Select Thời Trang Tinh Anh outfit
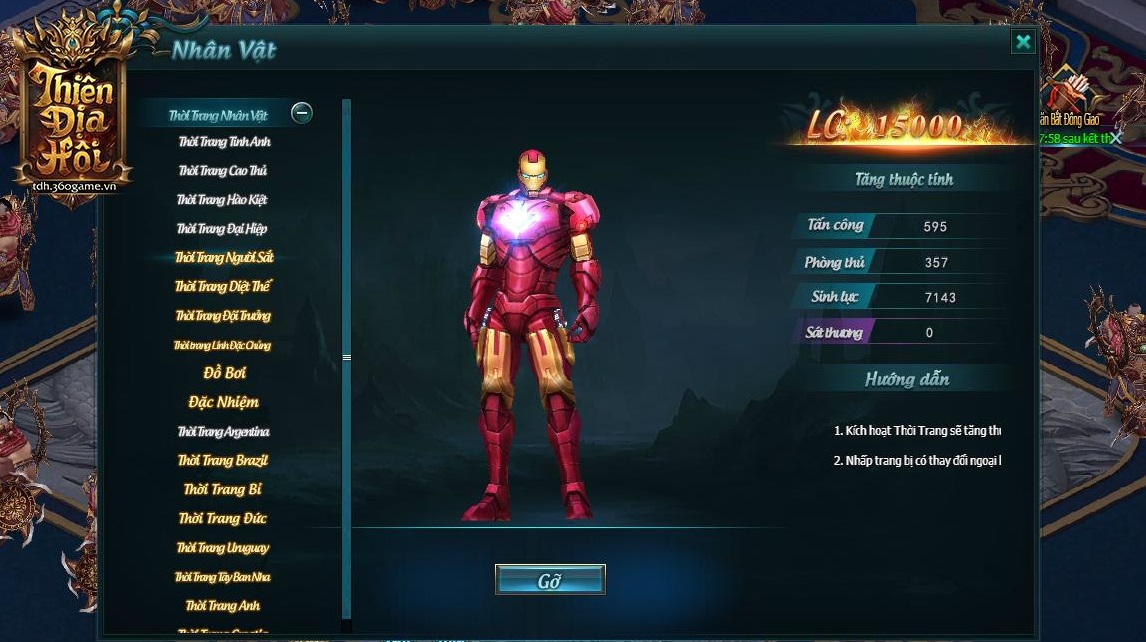Screen dimensions: 1146x642 coord(224,142)
